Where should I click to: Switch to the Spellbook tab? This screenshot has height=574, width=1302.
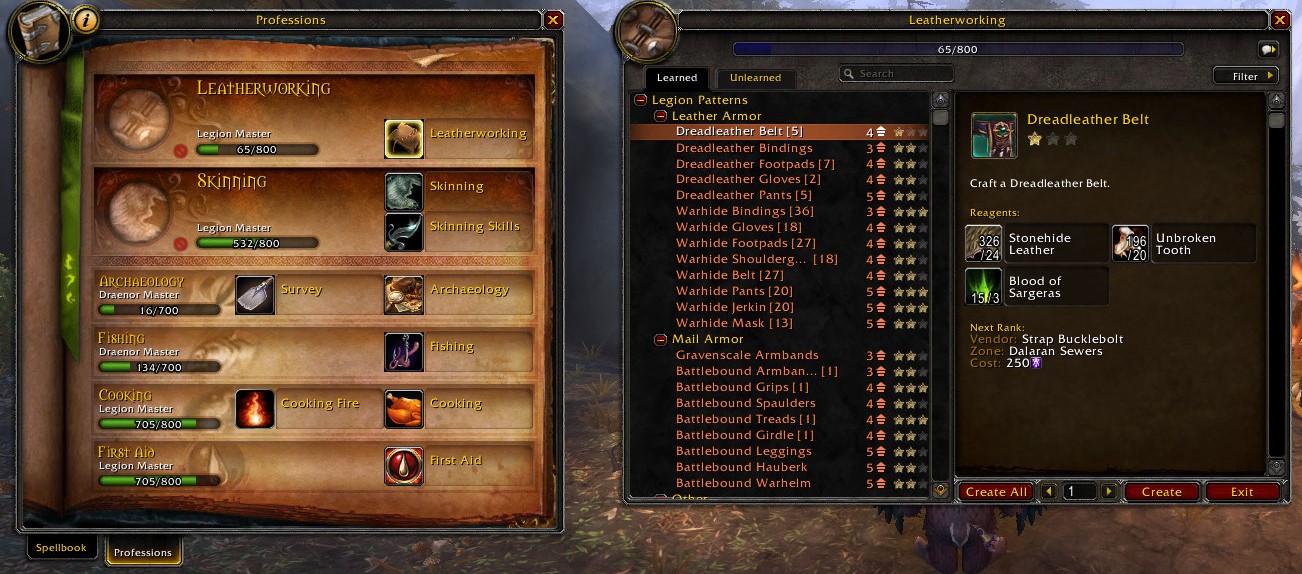[x=61, y=548]
